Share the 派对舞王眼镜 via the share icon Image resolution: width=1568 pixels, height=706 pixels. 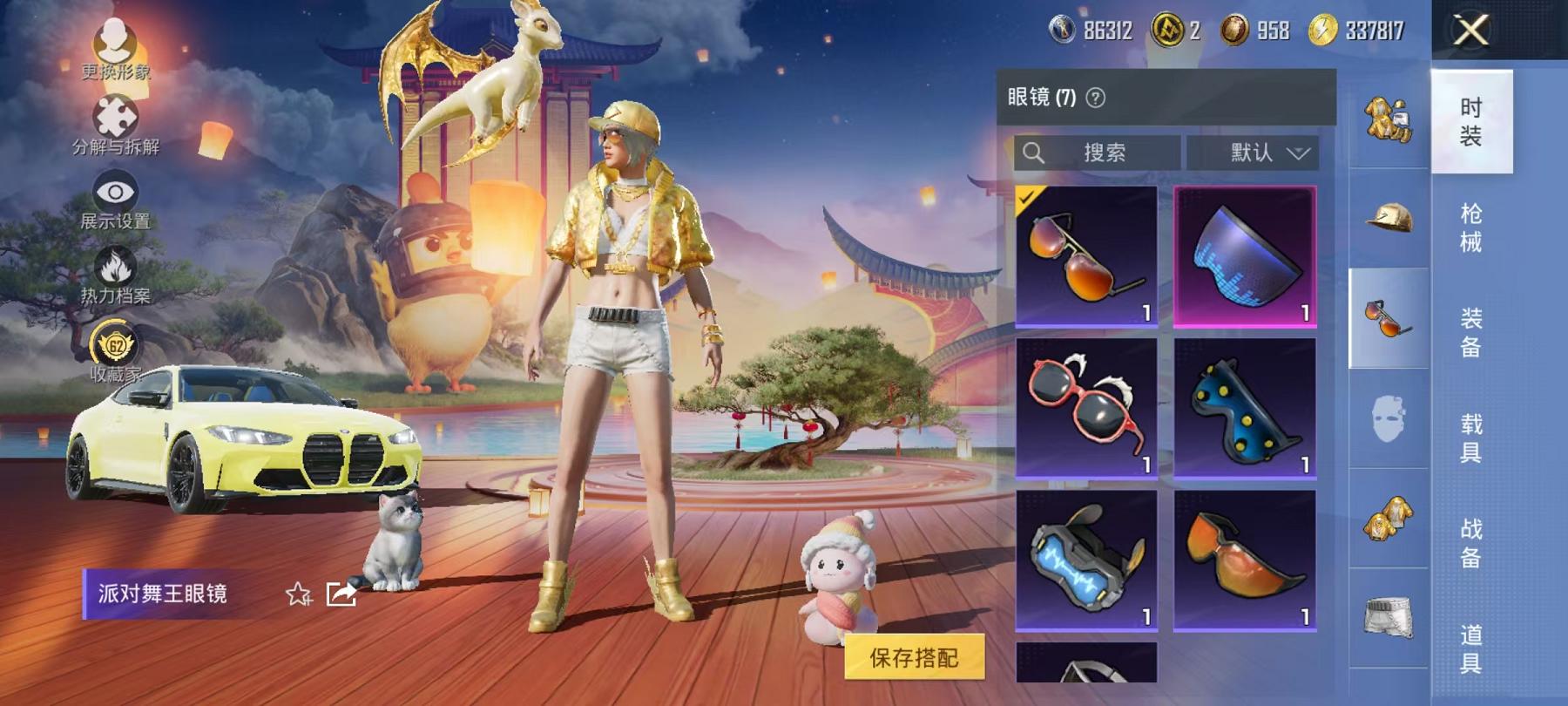click(x=340, y=592)
